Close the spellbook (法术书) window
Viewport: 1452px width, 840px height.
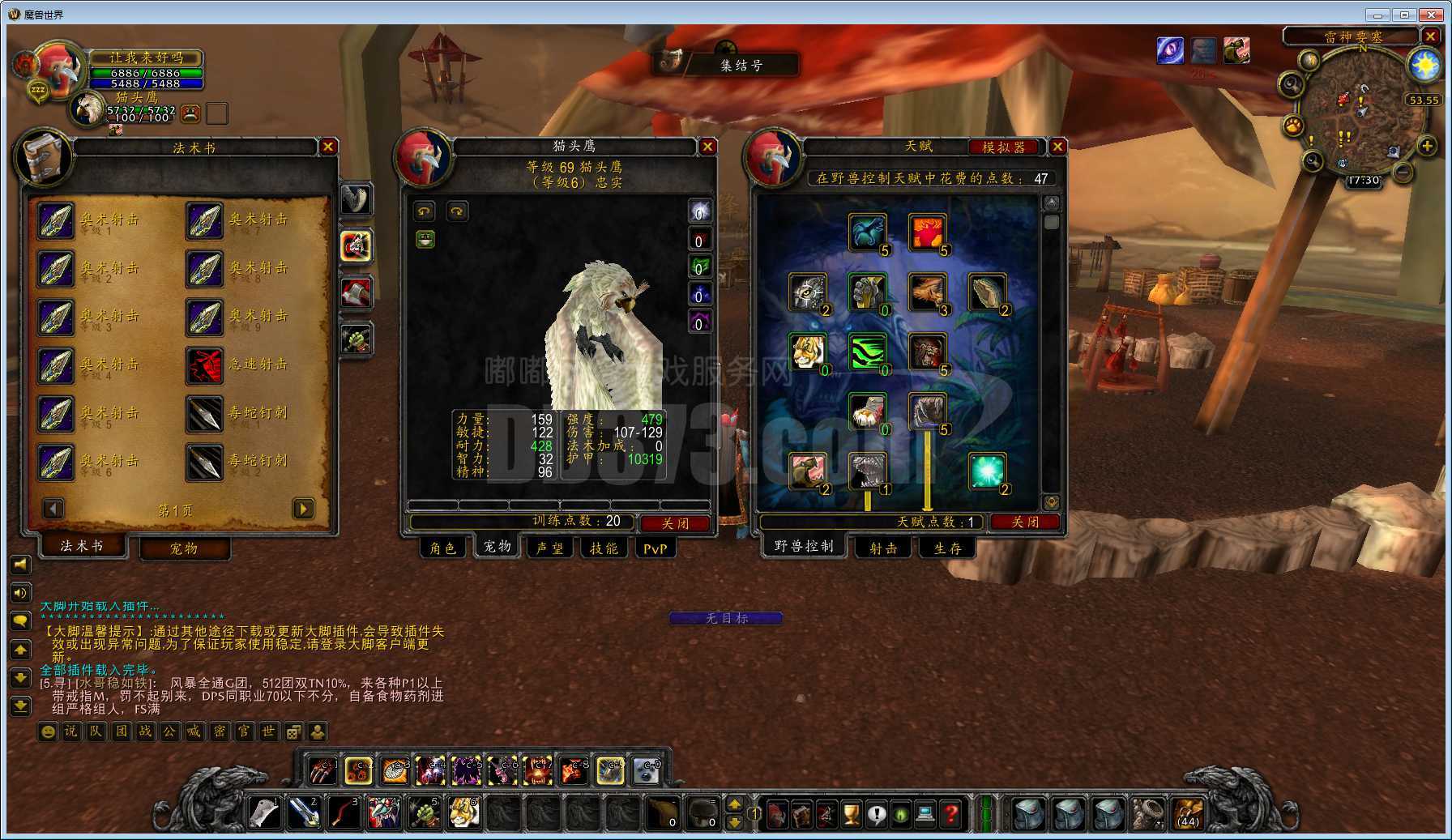(x=328, y=147)
